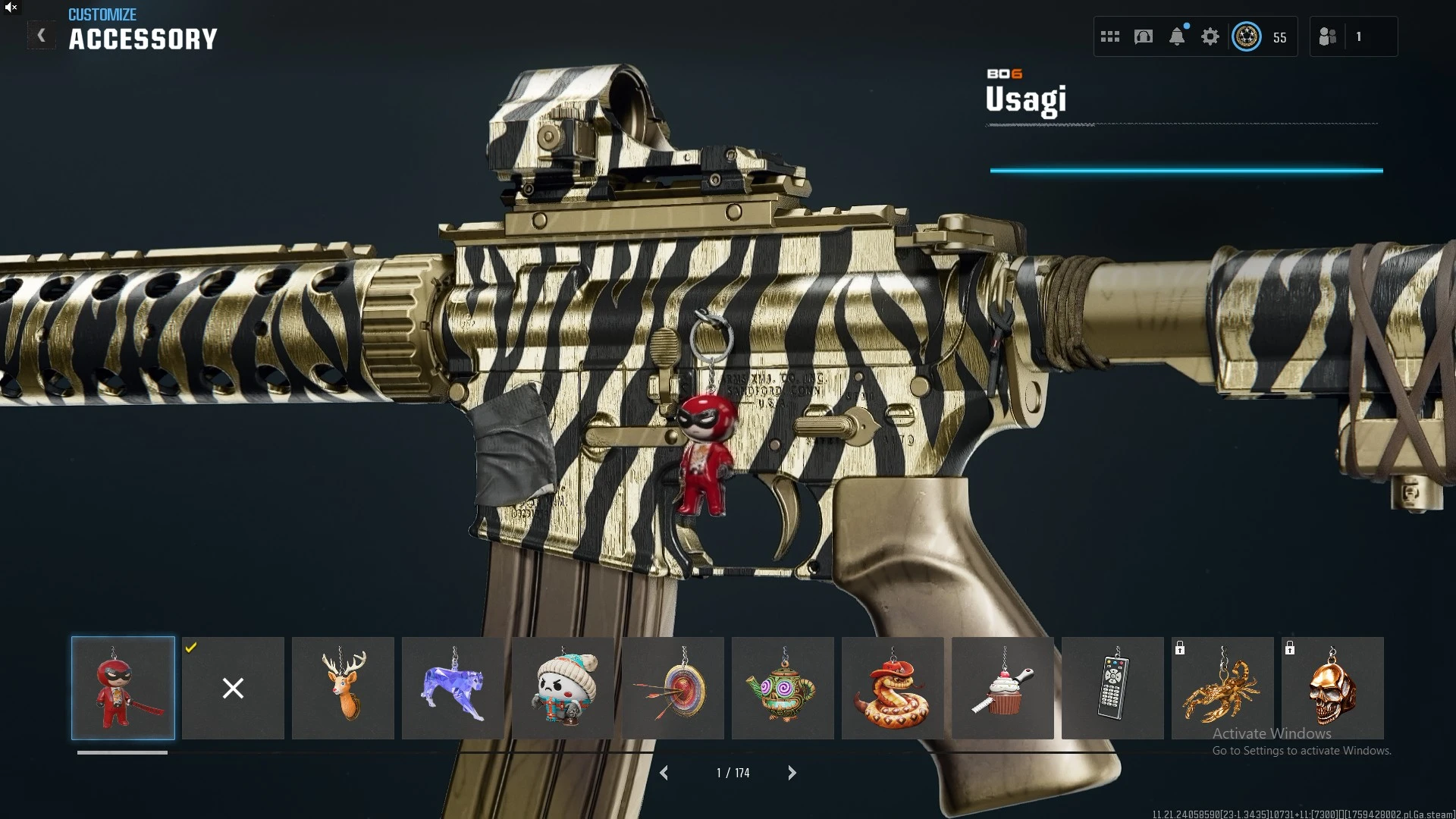
Task: Choose the remote control charm
Action: tap(1112, 688)
